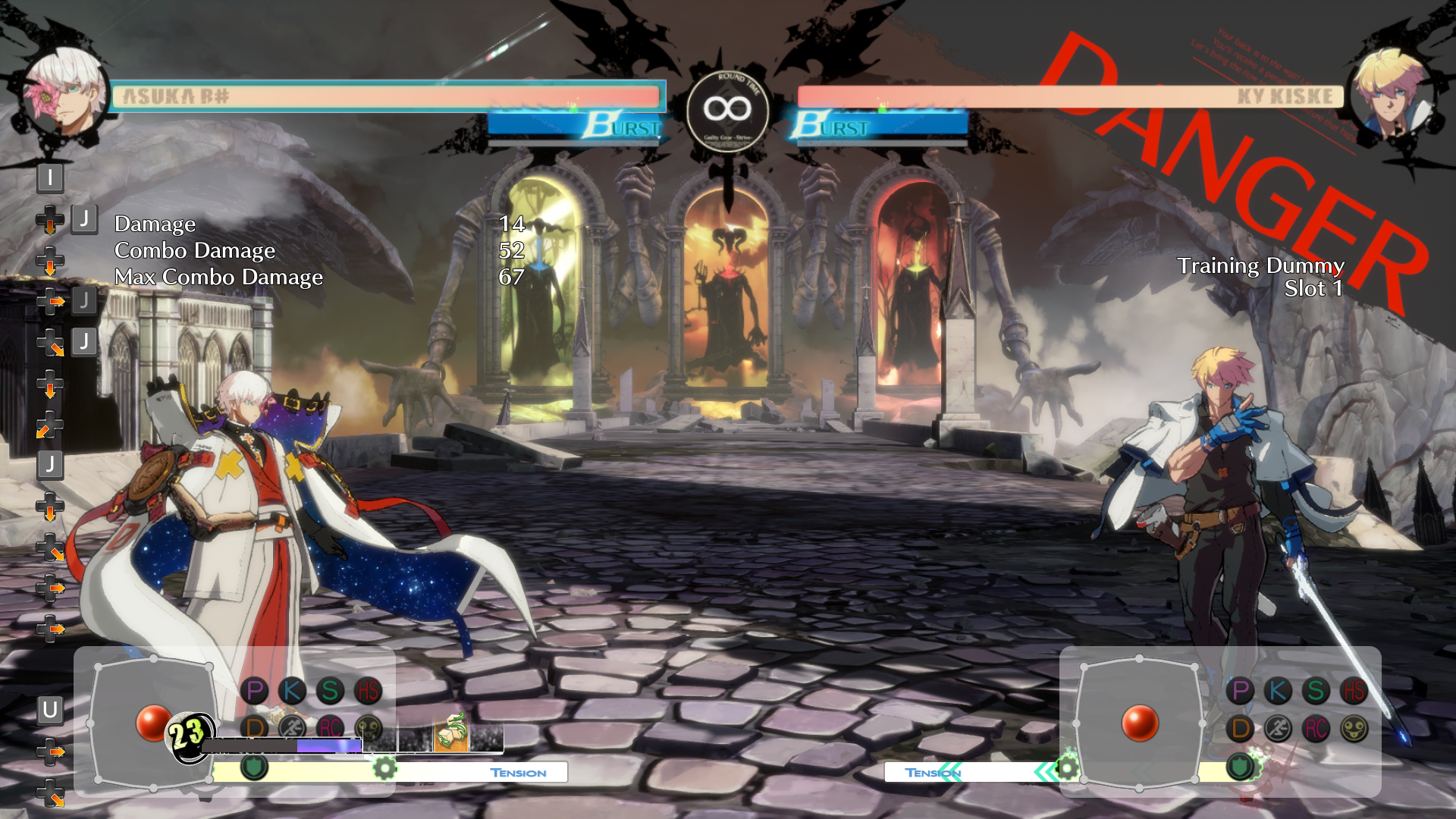Select S on Ky Kiske's input display
Image resolution: width=1456 pixels, height=819 pixels.
[1316, 691]
